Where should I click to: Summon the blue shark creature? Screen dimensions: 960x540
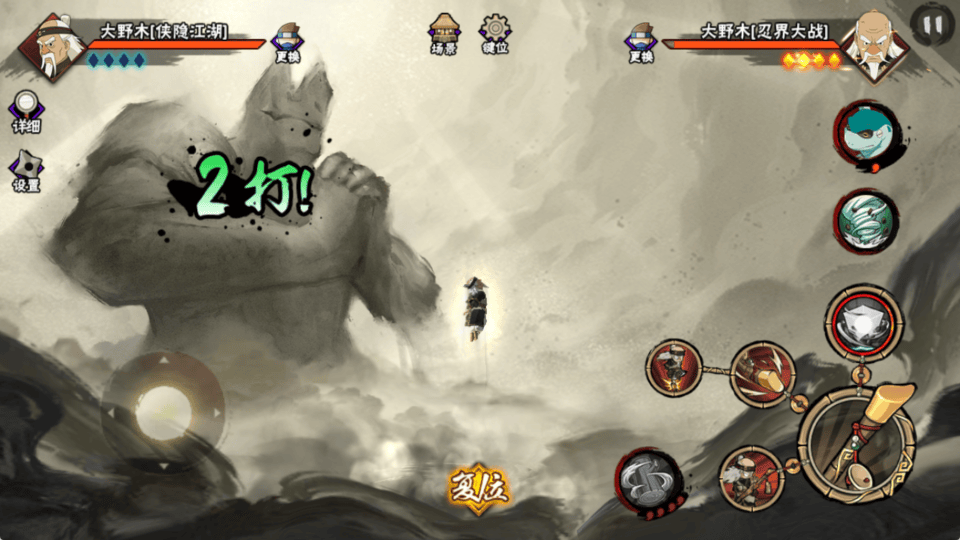866,133
